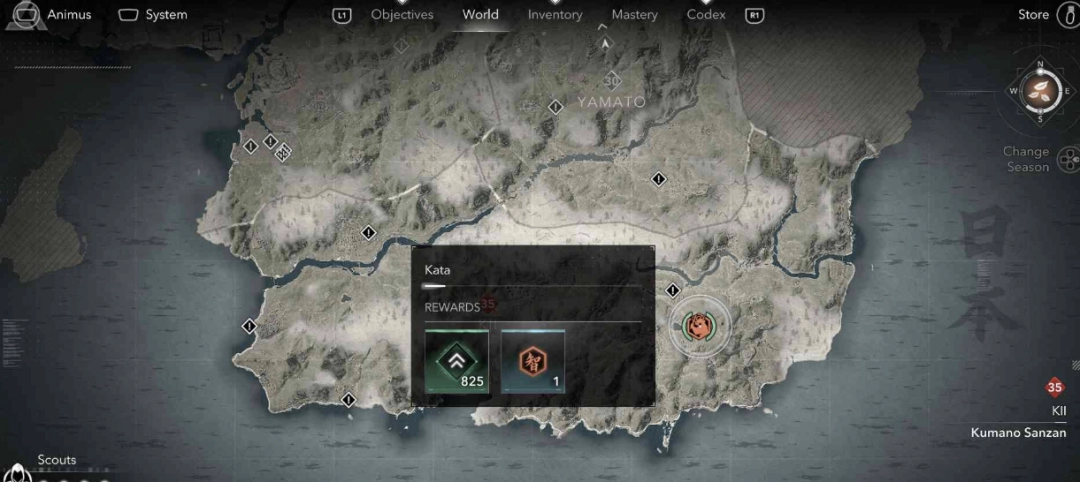The image size is (1080, 482).
Task: Open the System menu
Action: pos(153,15)
